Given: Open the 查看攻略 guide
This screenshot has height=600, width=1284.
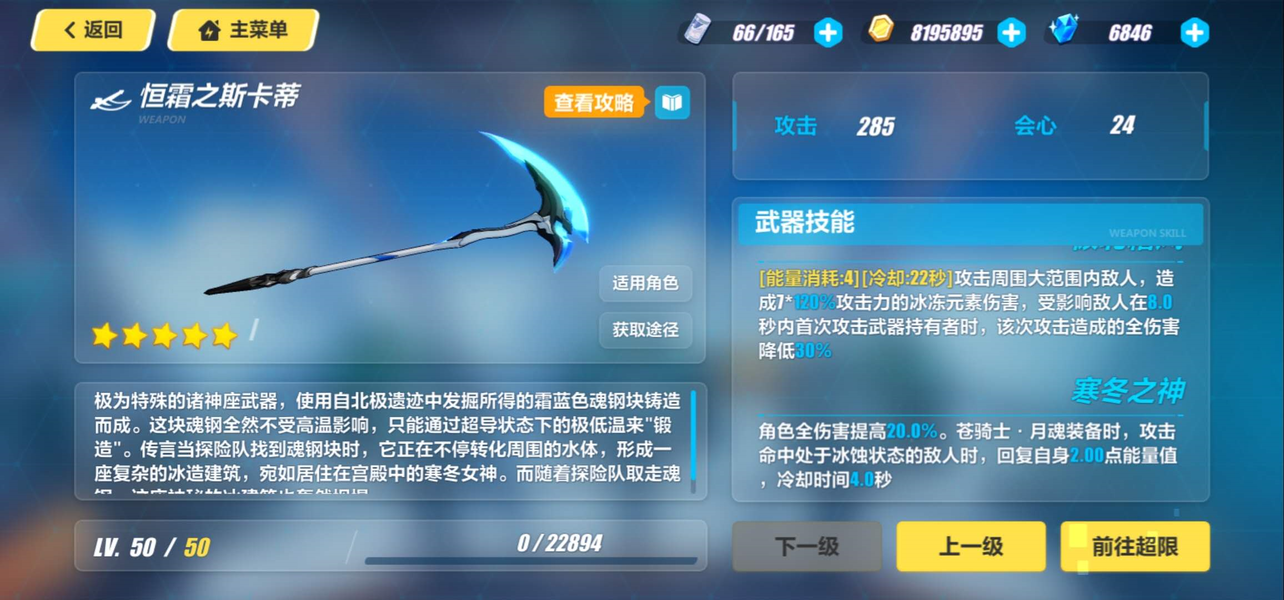Looking at the screenshot, I should click(x=595, y=102).
